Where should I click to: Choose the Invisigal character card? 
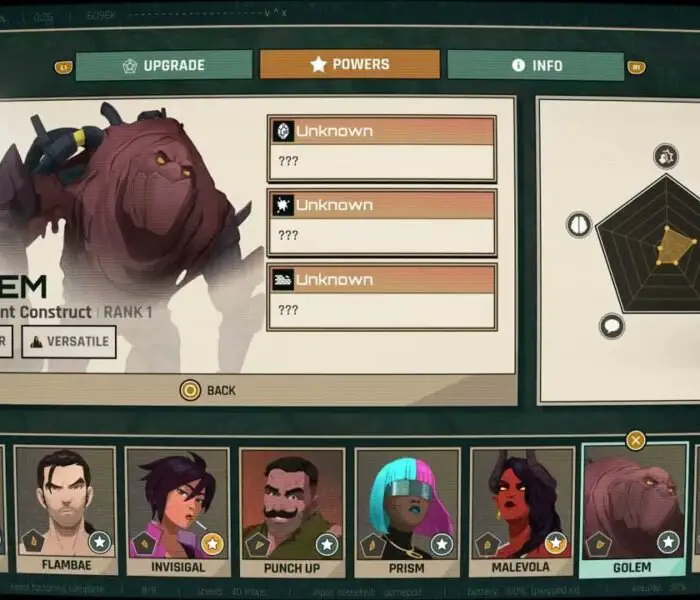pos(178,510)
